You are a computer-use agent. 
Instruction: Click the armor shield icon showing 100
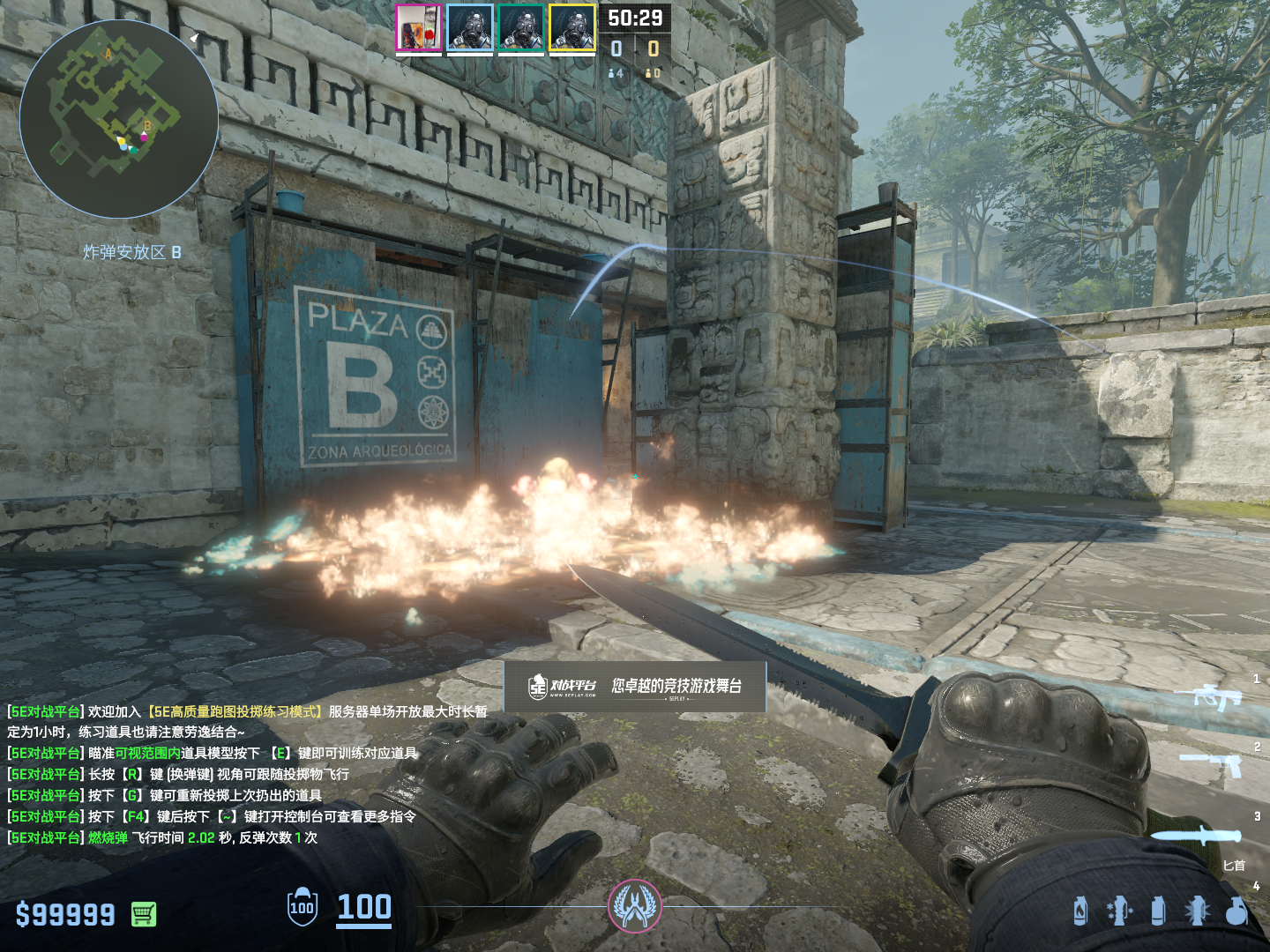[x=302, y=907]
